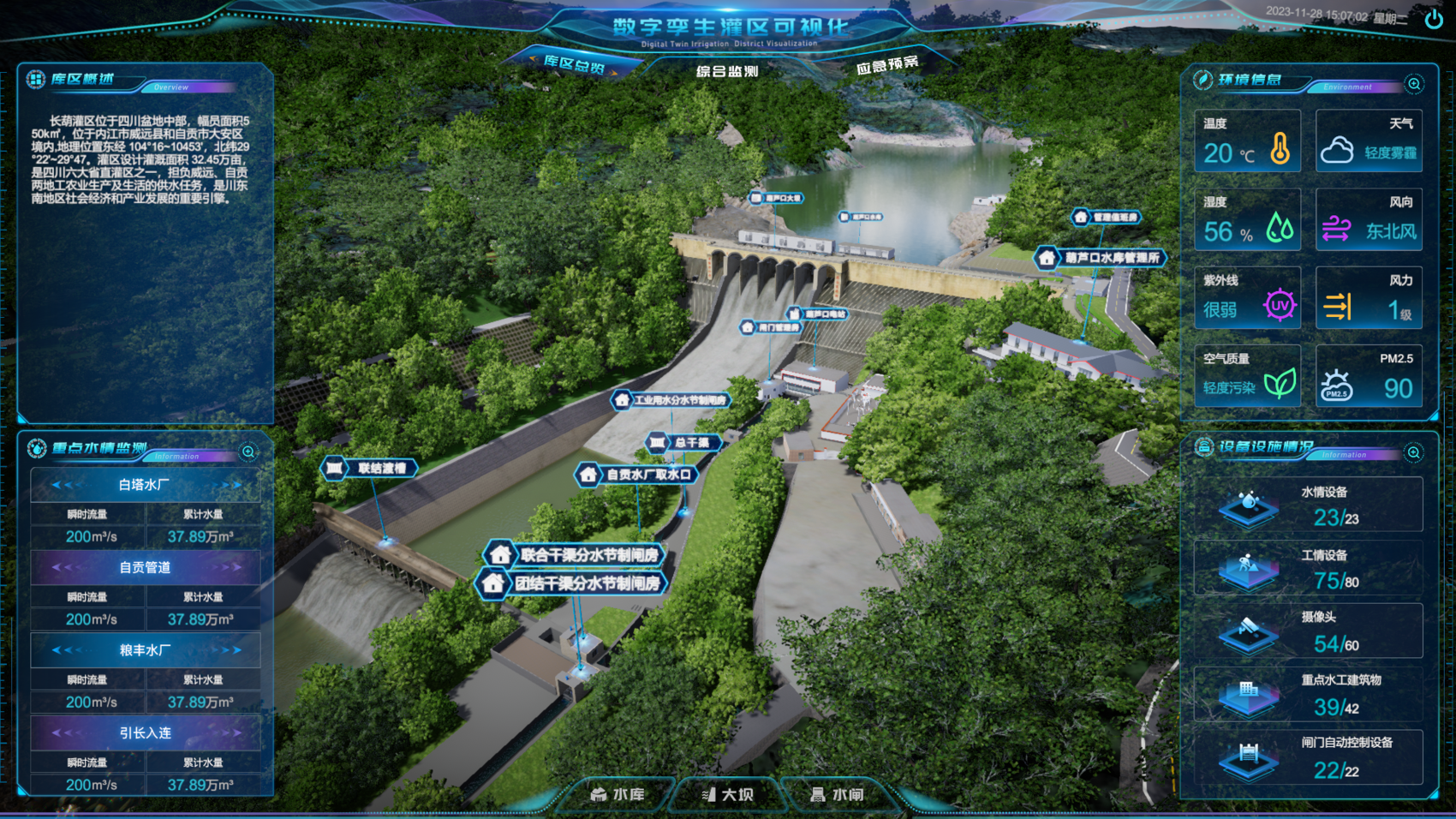Image resolution: width=1456 pixels, height=819 pixels.
Task: Select the 库区总览 tab
Action: pos(574,64)
